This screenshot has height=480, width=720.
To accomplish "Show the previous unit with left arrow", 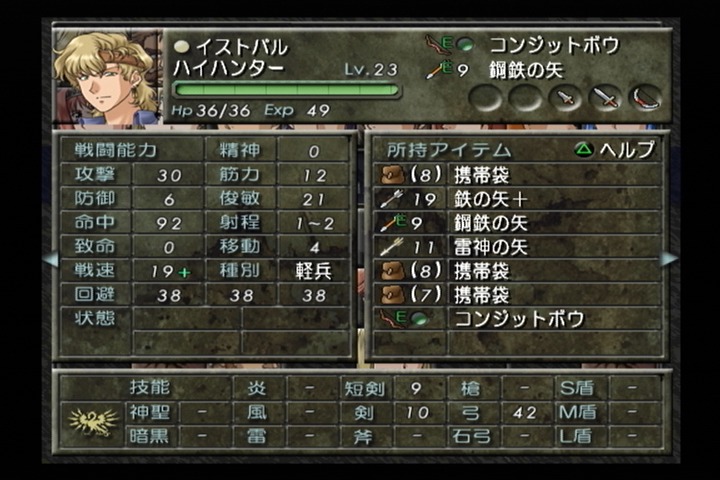I will [x=50, y=259].
